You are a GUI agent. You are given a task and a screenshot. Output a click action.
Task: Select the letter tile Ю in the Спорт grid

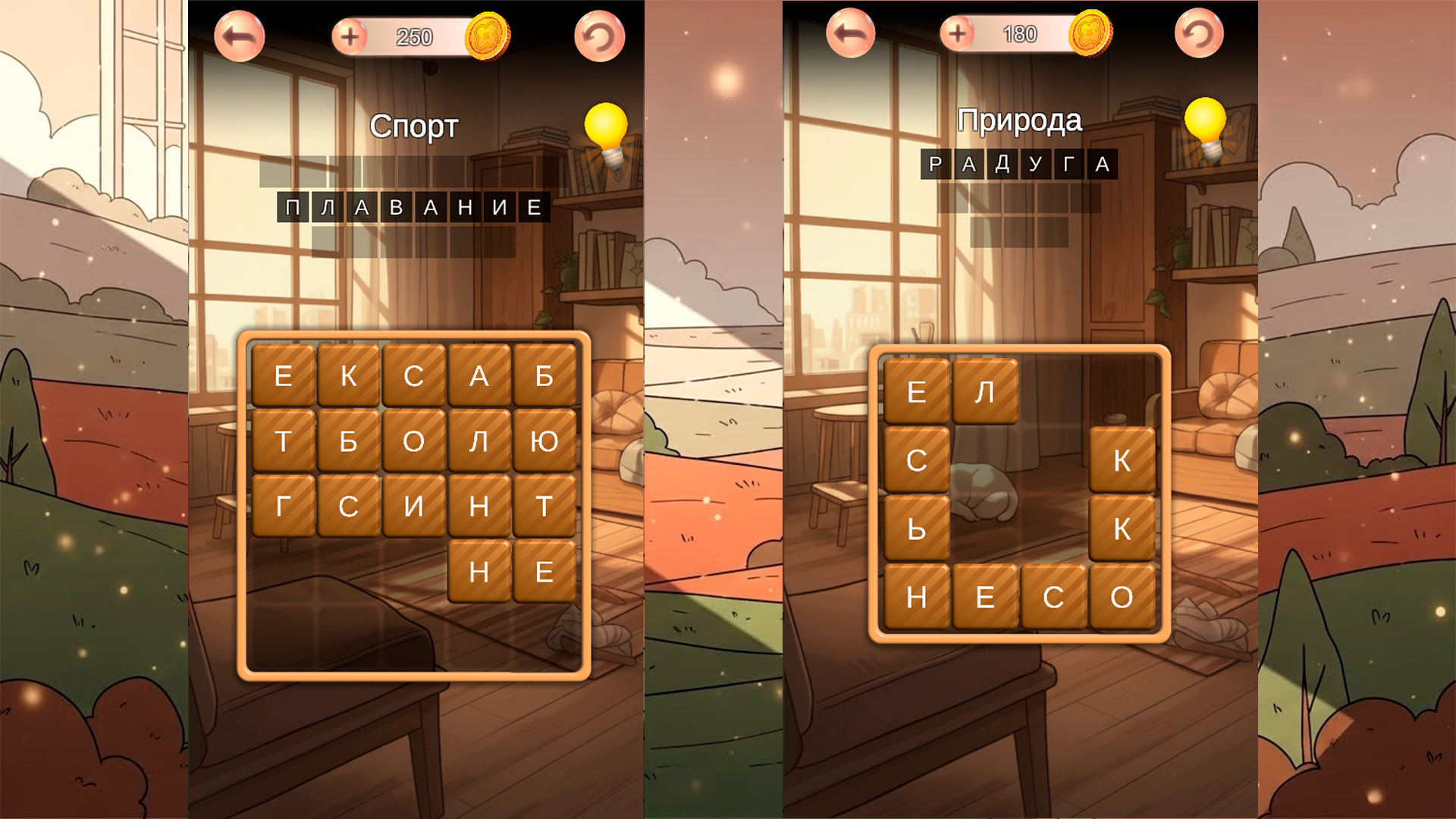click(x=544, y=440)
